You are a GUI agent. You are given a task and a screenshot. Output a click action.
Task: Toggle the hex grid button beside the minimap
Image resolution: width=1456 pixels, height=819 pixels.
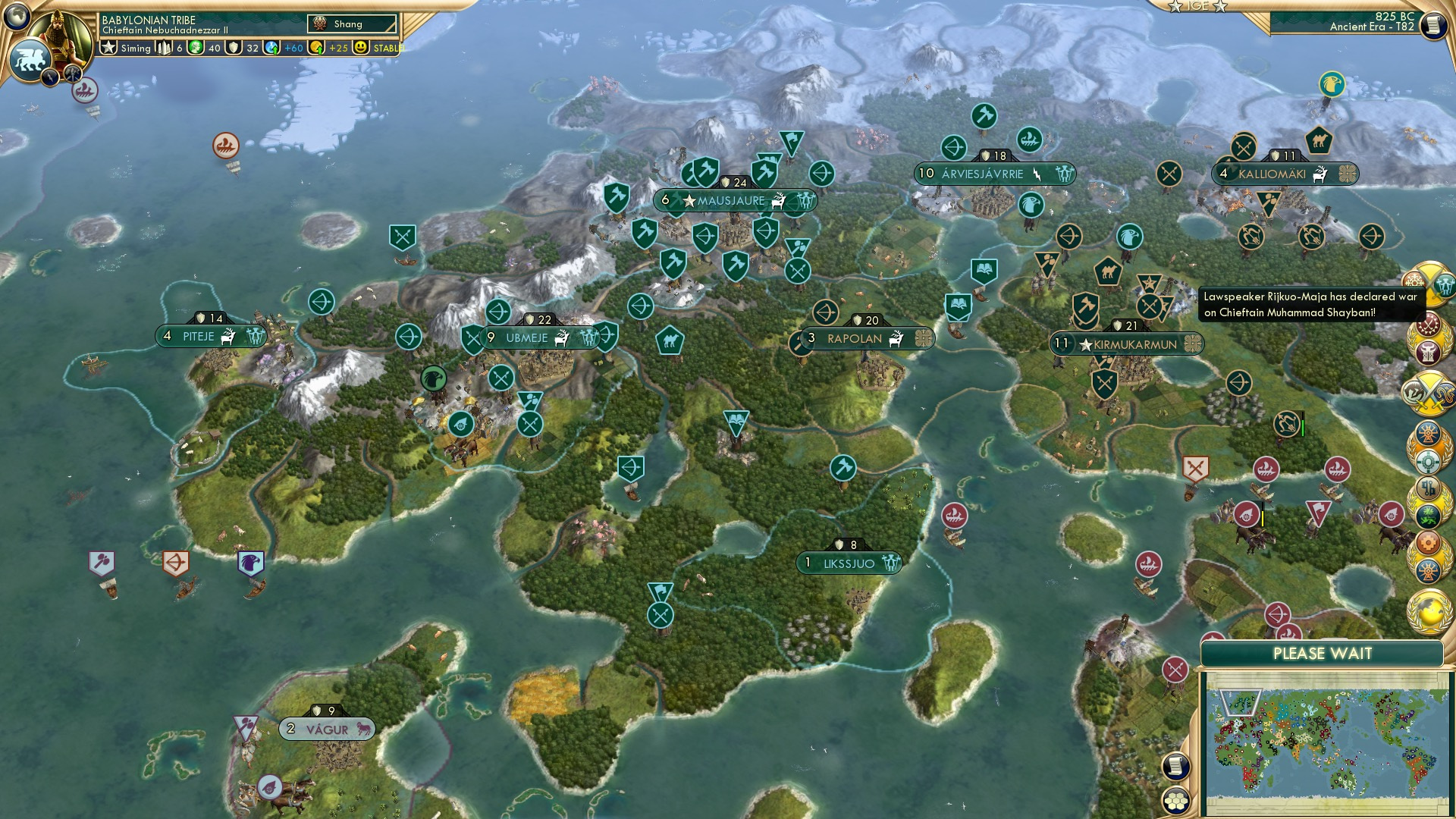pyautogui.click(x=1175, y=800)
